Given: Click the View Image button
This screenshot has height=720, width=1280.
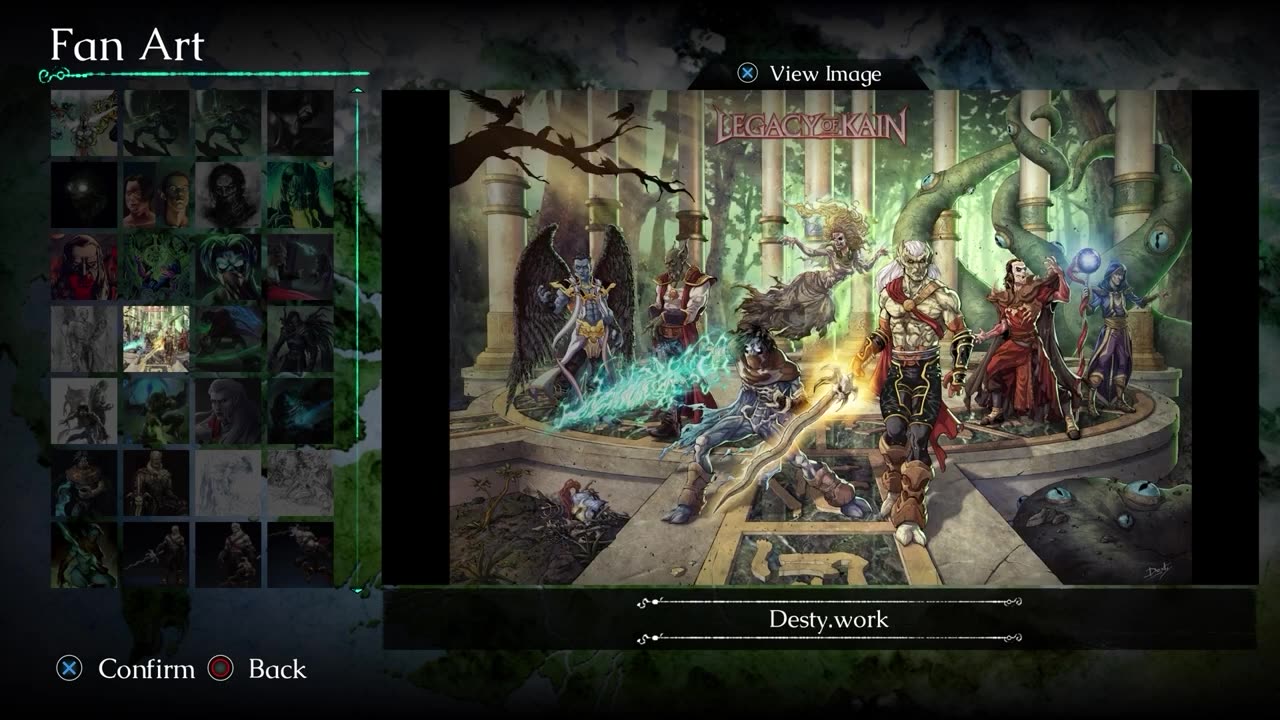Looking at the screenshot, I should pyautogui.click(x=809, y=74).
